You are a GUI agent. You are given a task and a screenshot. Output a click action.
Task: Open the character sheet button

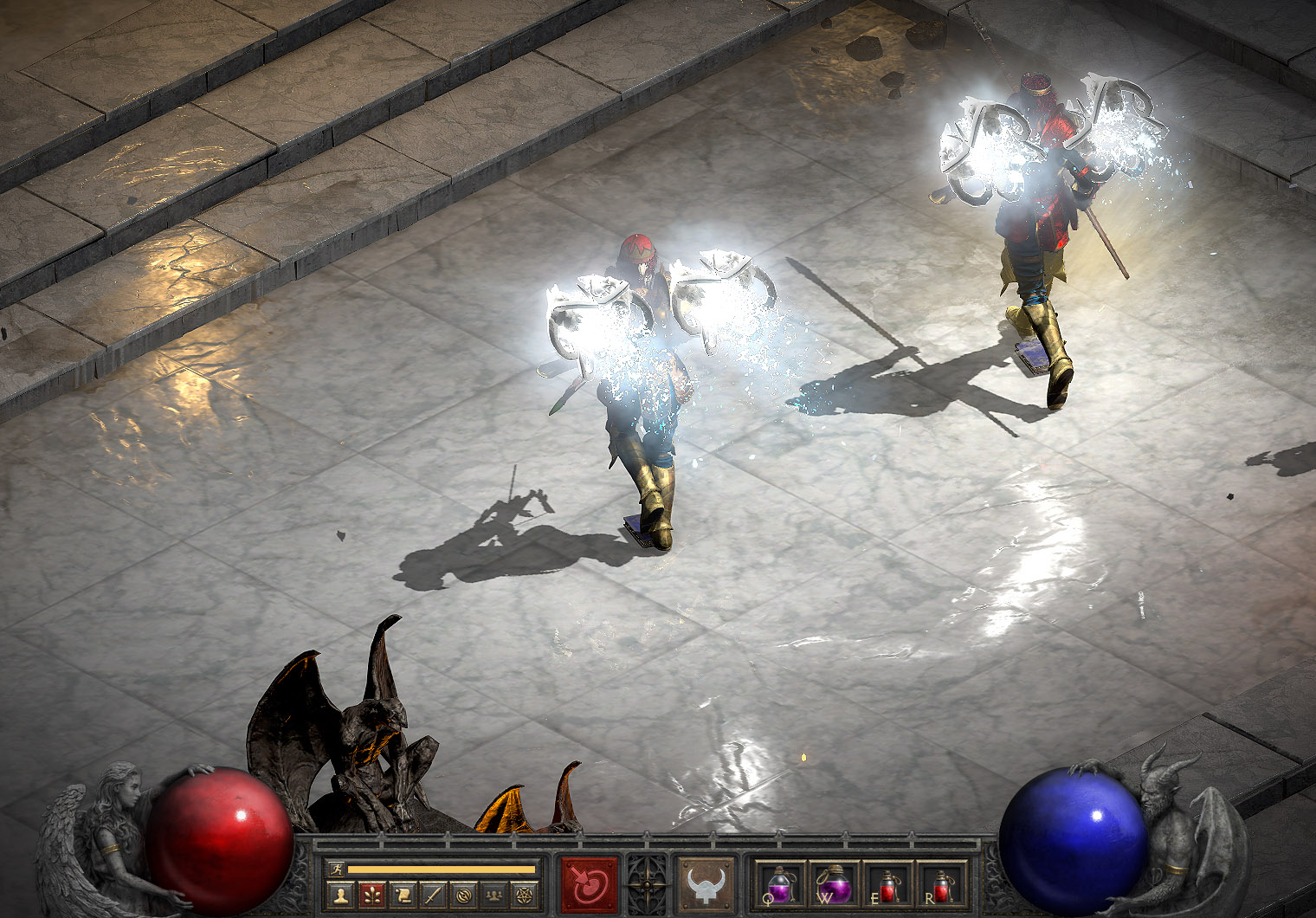(x=339, y=895)
